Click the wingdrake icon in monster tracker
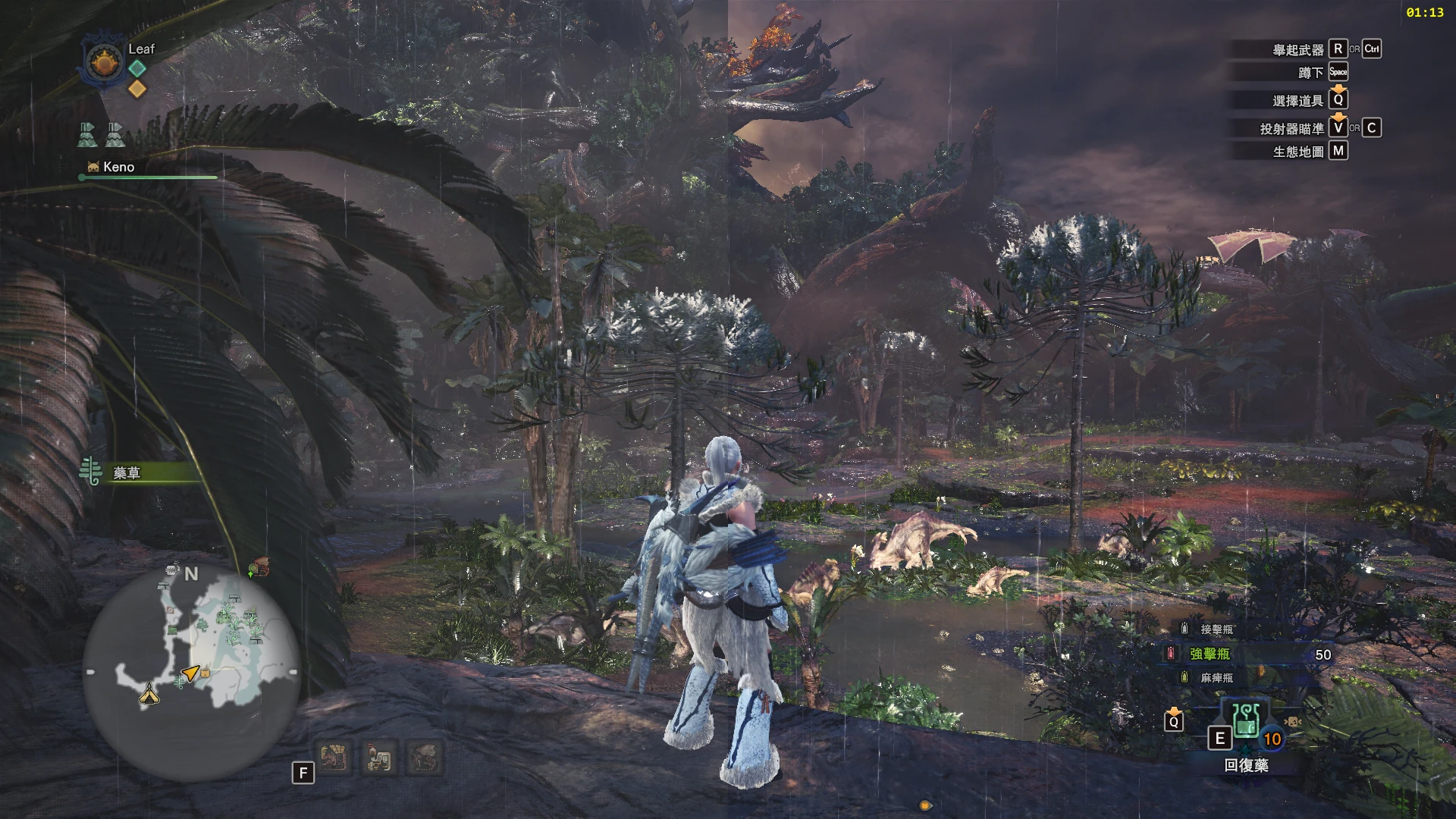This screenshot has width=1456, height=819. 424,757
